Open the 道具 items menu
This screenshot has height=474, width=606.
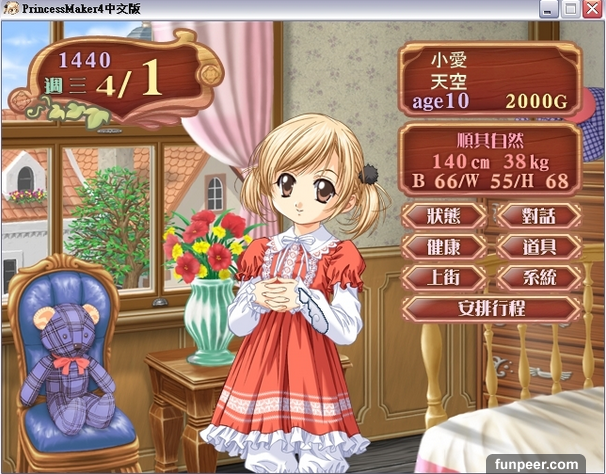tap(538, 246)
